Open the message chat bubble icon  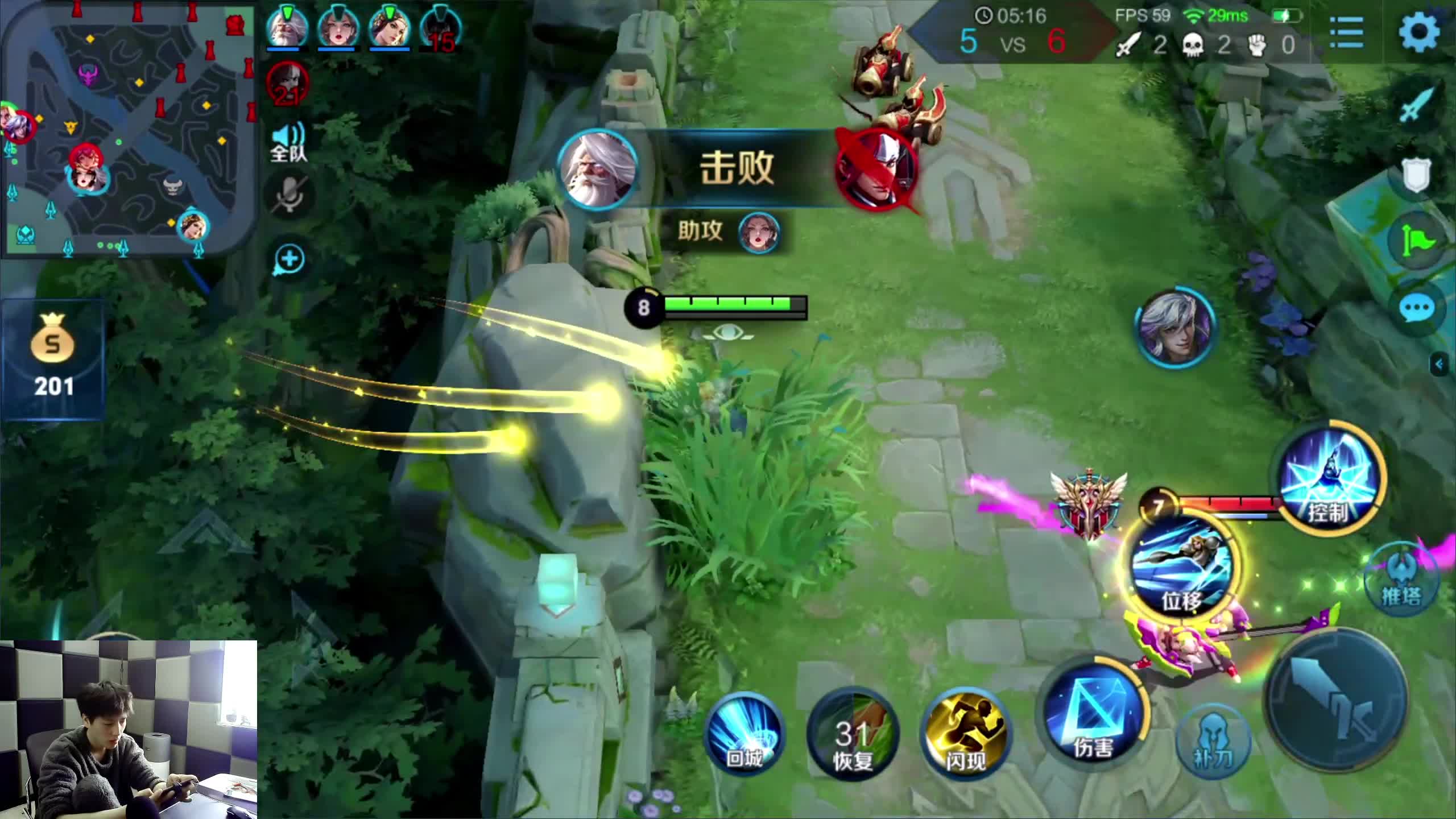(x=1416, y=309)
